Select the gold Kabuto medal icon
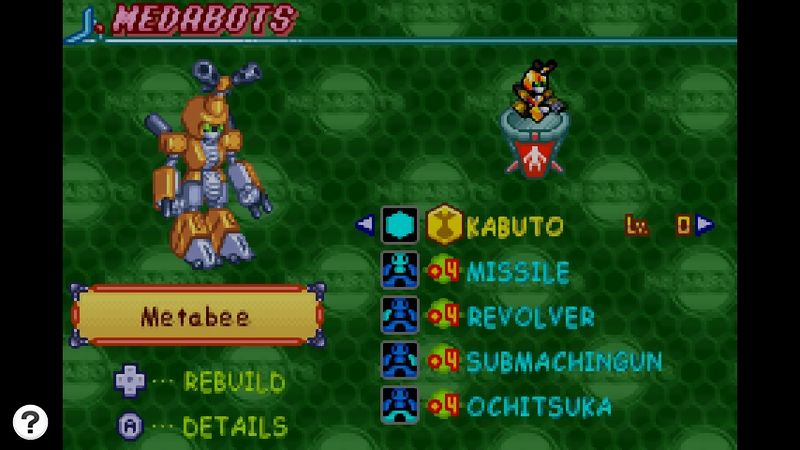Screen dimensions: 800x450 [x=444, y=226]
